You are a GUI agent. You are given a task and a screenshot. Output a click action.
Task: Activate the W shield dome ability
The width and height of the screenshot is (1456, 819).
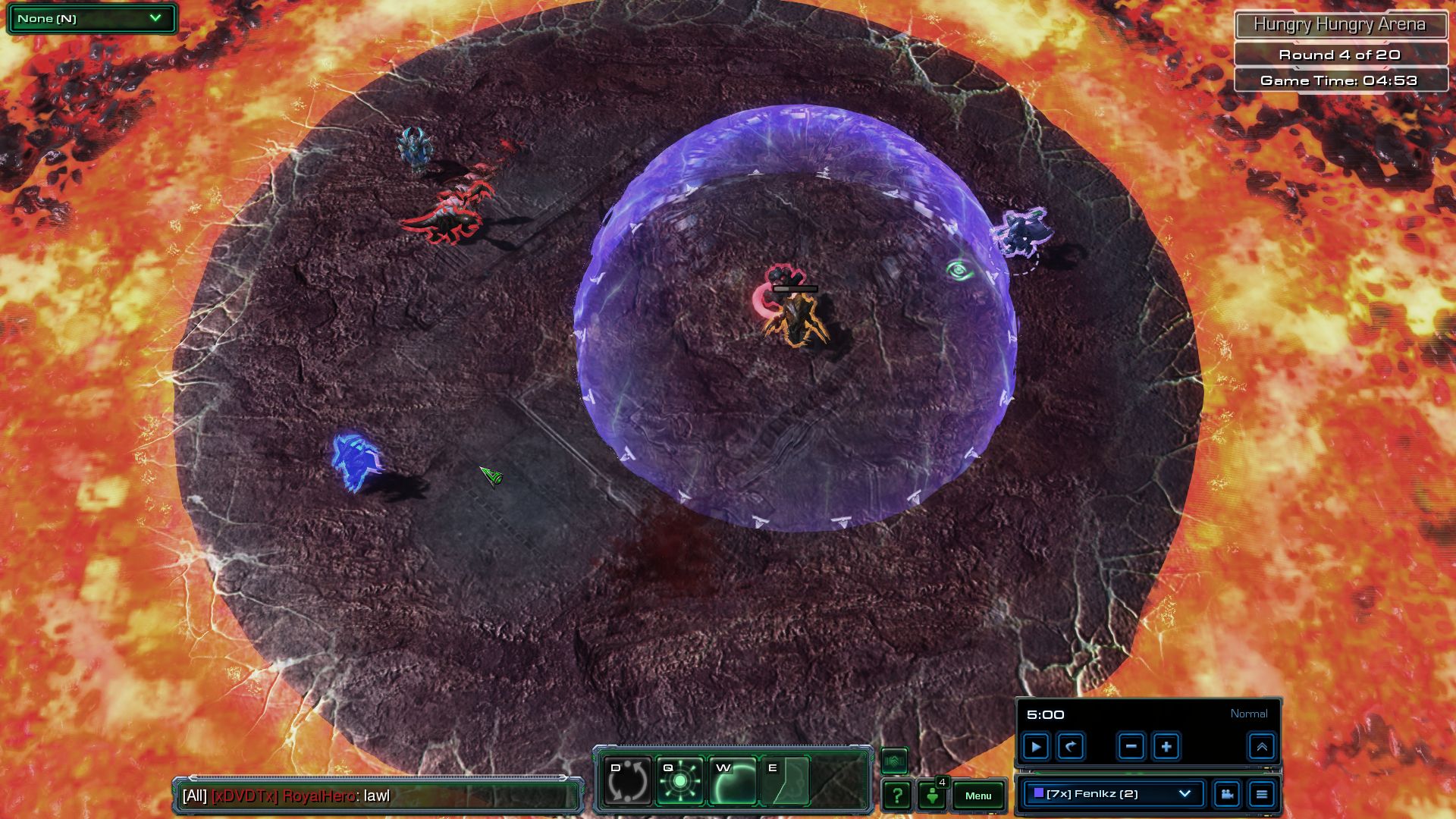coord(733,780)
